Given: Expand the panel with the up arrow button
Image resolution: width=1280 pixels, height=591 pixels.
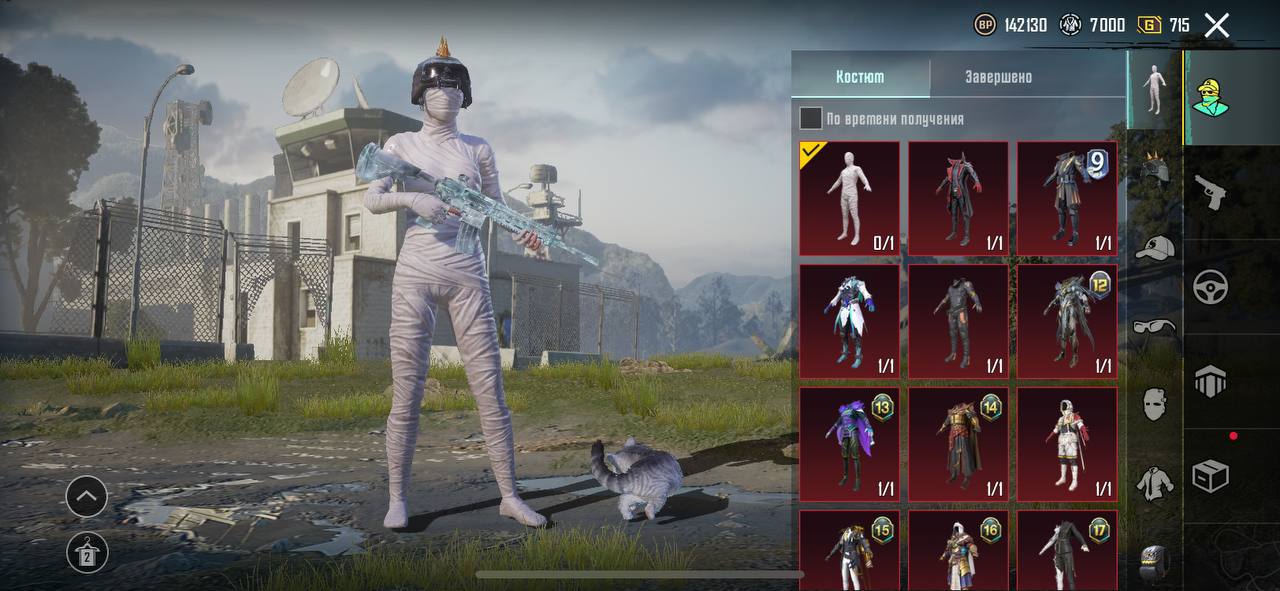Looking at the screenshot, I should click(87, 496).
